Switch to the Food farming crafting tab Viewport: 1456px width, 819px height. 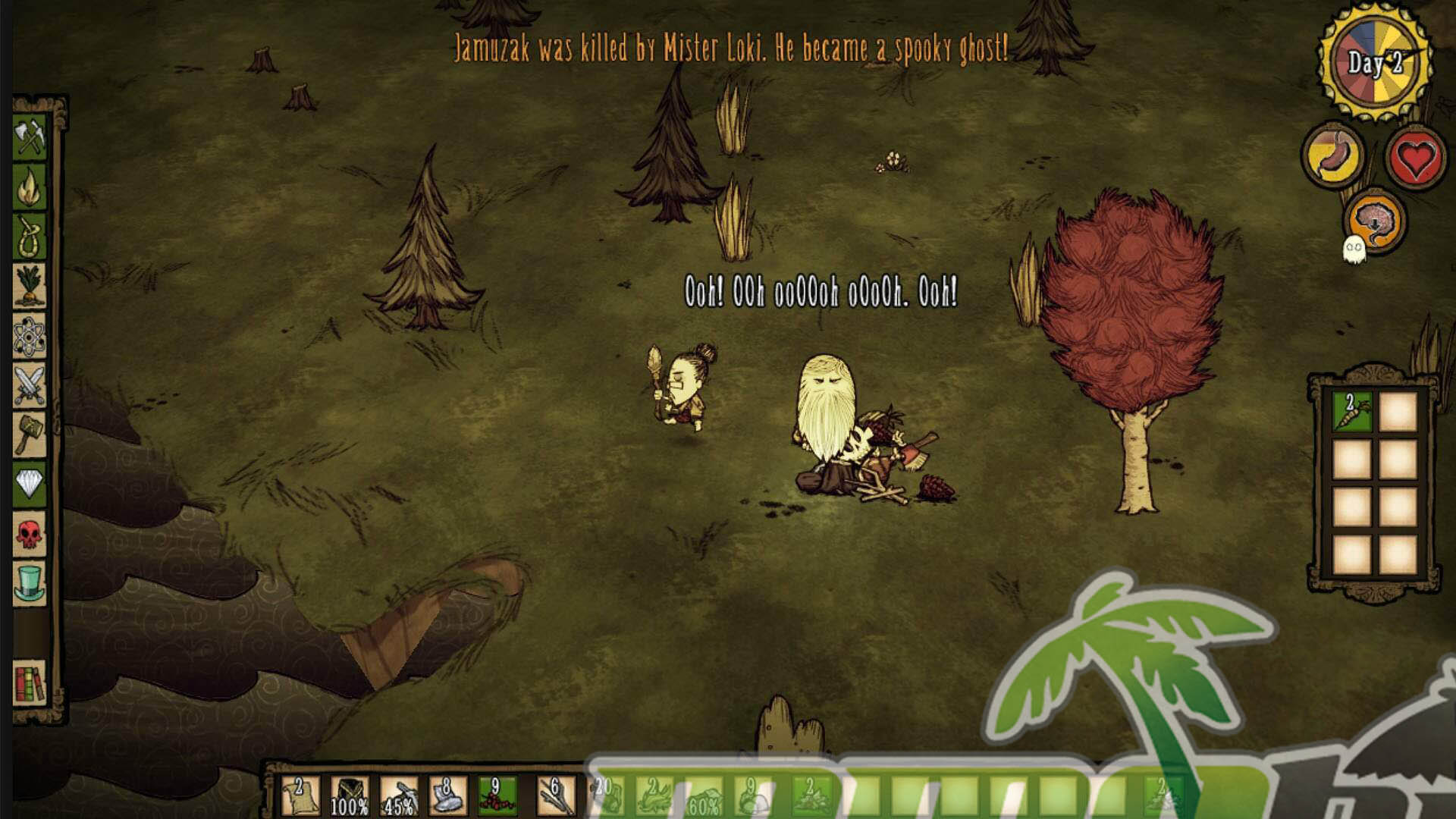(x=30, y=286)
